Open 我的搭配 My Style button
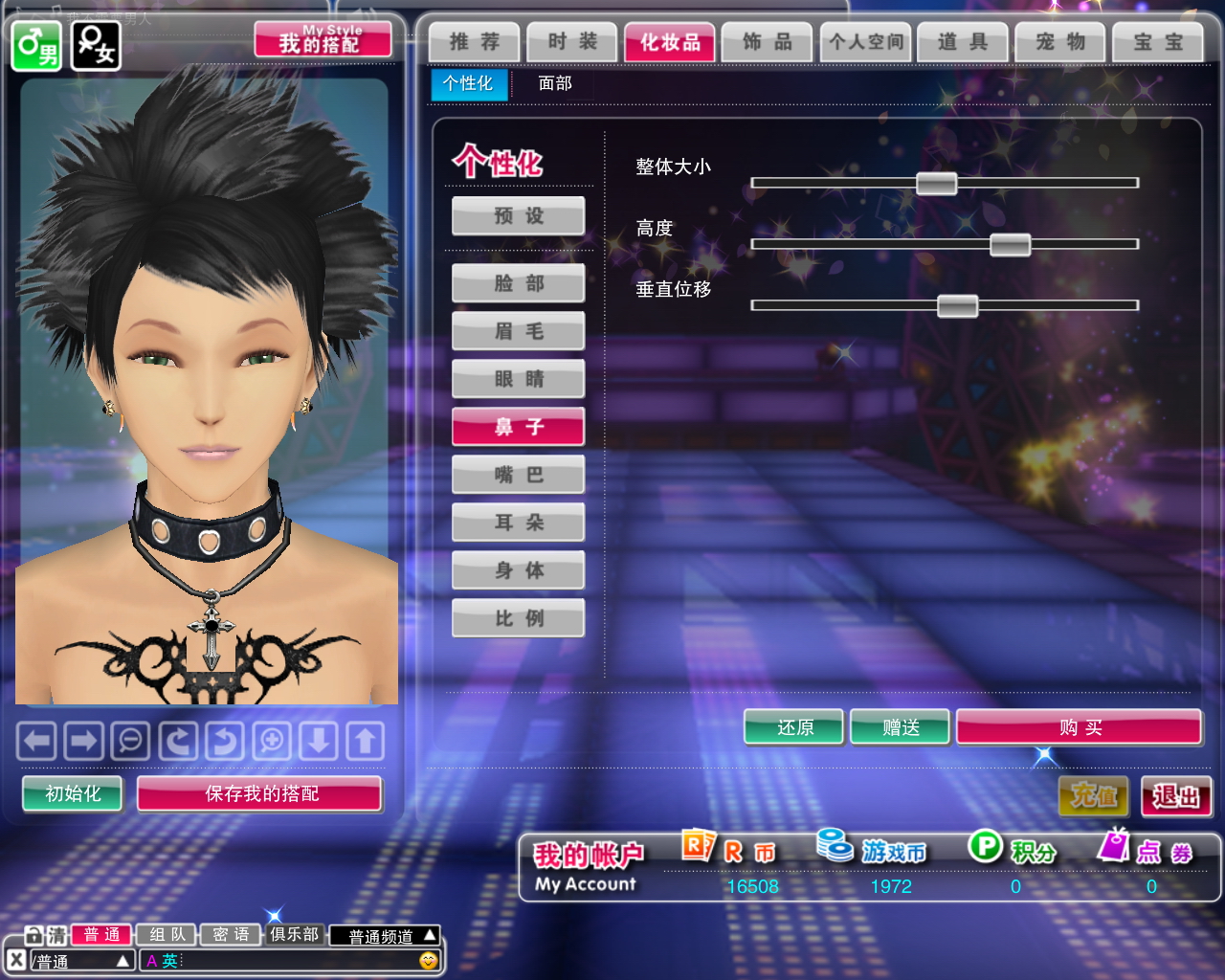 click(323, 40)
